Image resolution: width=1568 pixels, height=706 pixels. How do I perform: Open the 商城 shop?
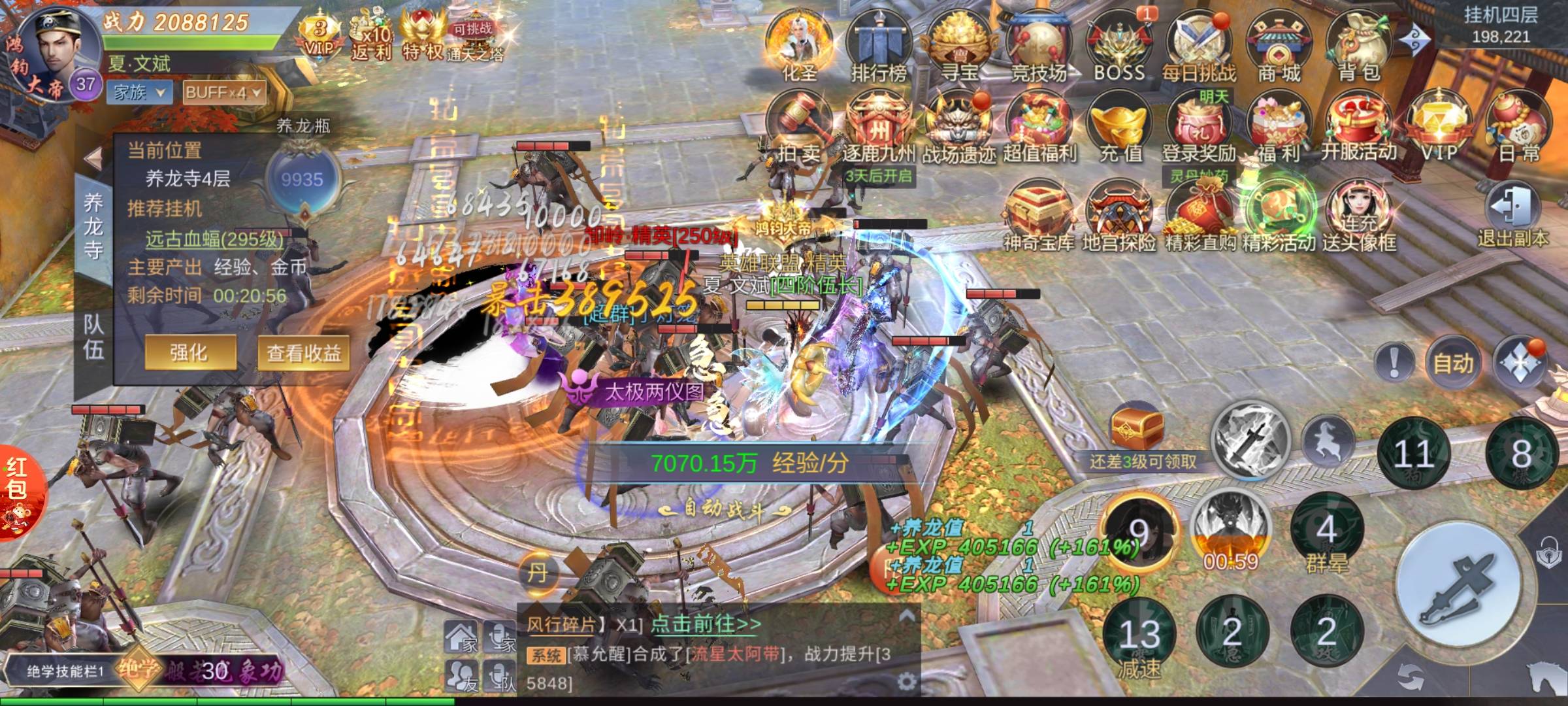(x=1279, y=46)
